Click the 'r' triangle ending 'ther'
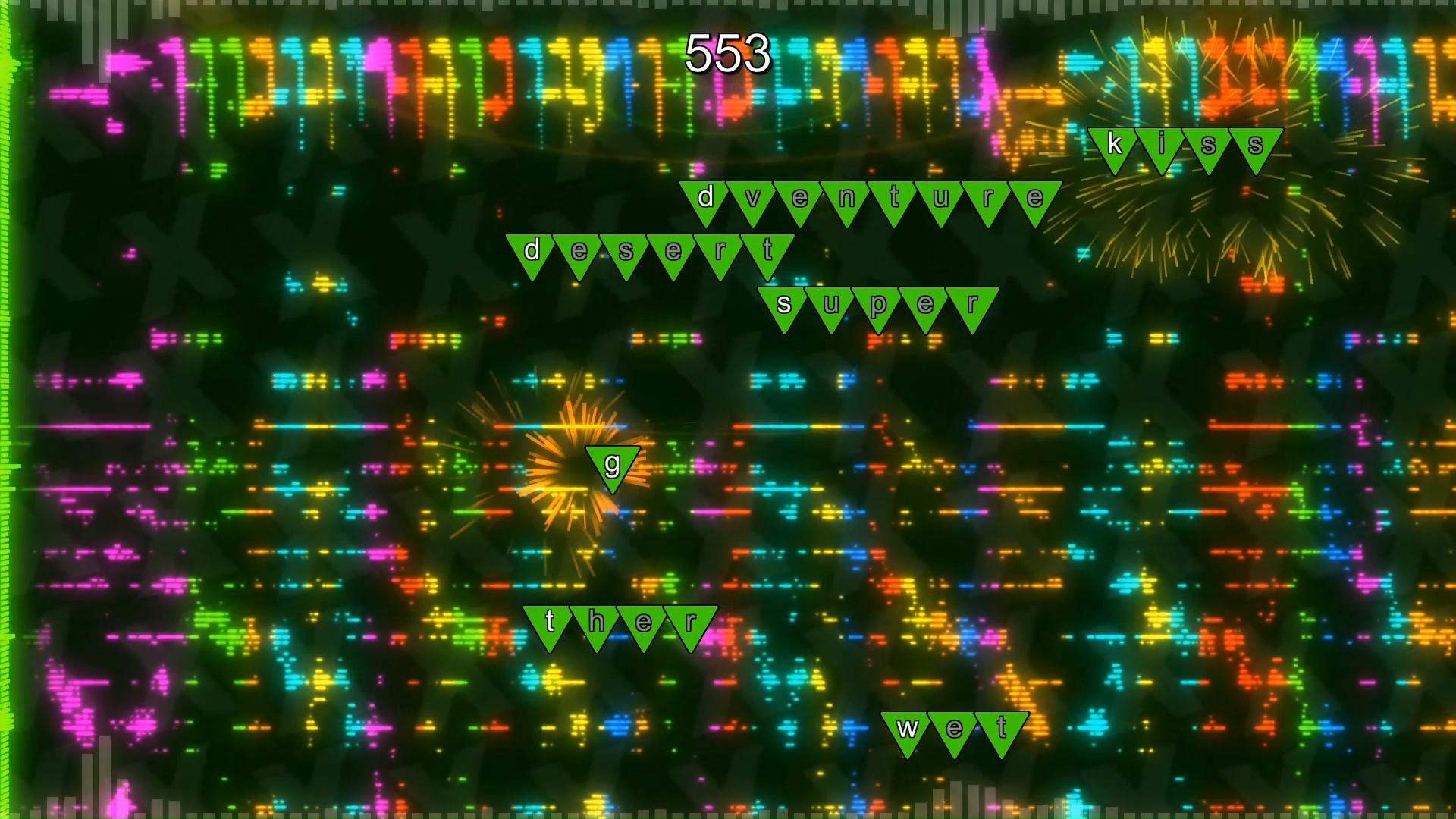 pyautogui.click(x=692, y=622)
